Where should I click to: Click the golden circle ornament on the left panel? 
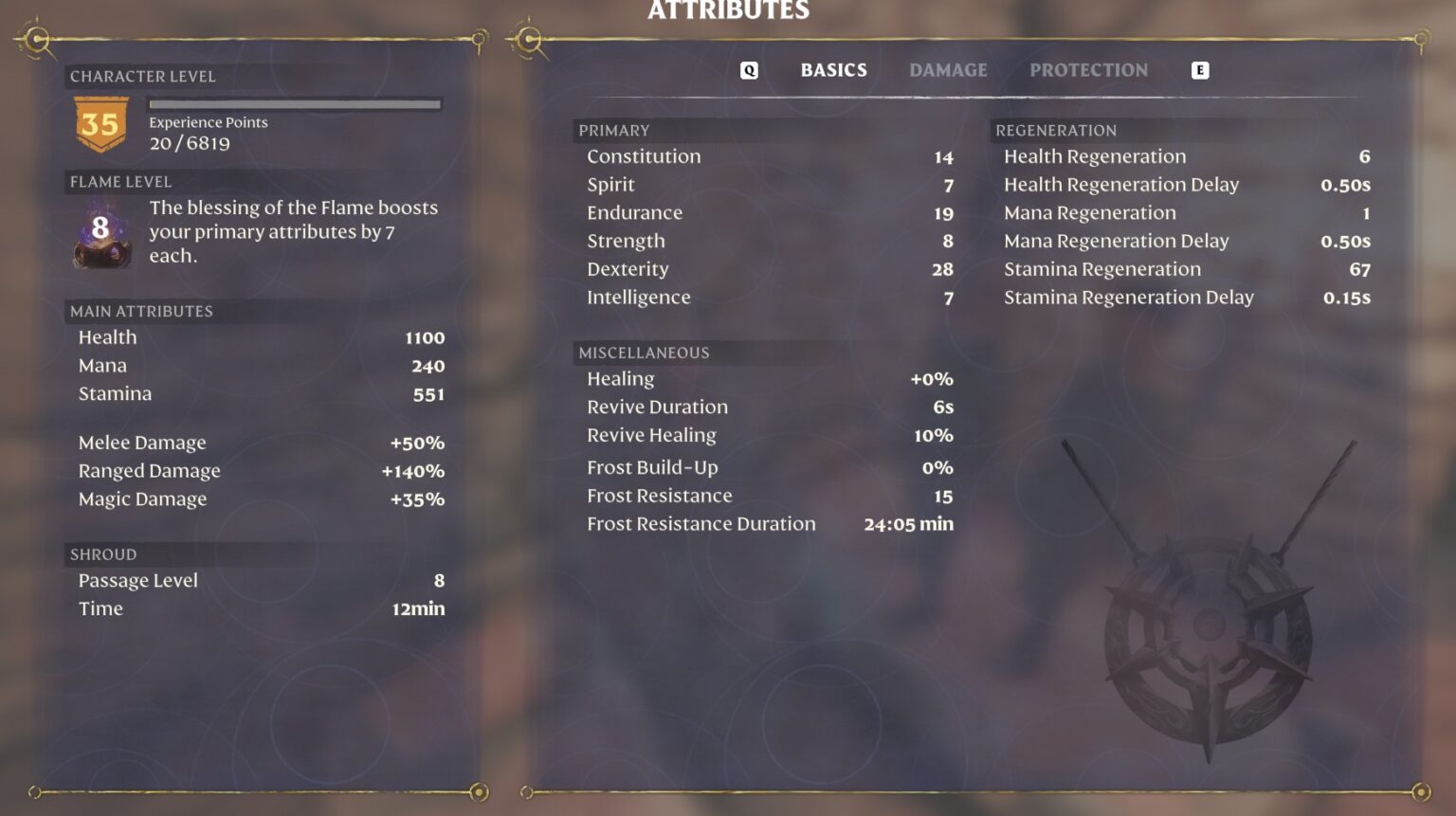38,39
